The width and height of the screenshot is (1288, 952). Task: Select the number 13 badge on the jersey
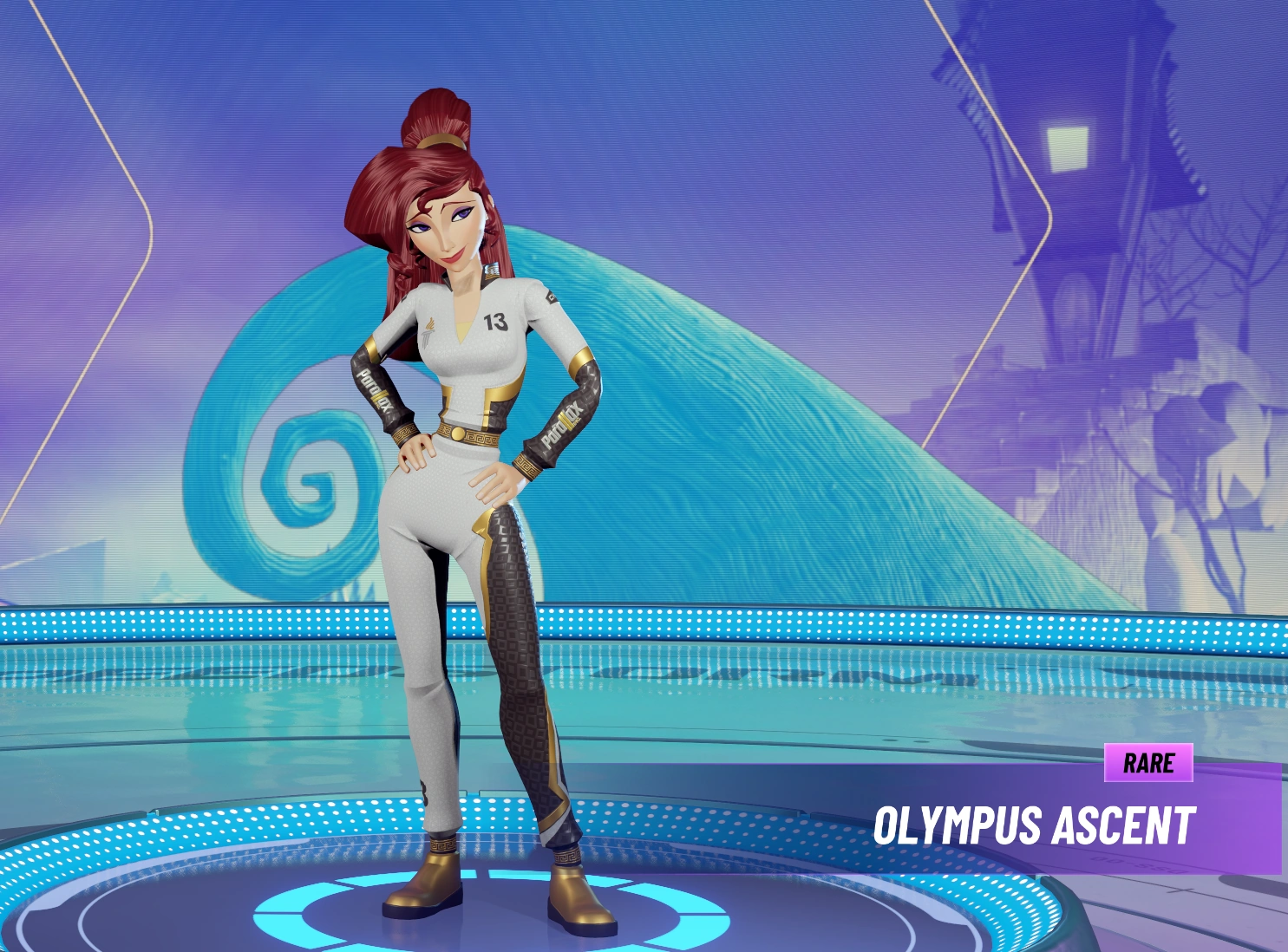pos(496,322)
